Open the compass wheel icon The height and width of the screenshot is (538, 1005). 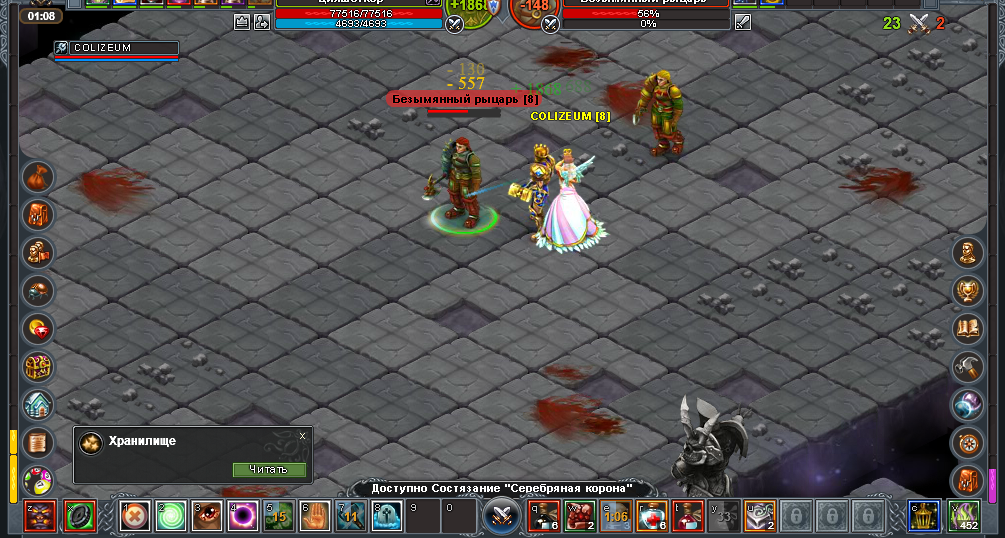point(967,442)
